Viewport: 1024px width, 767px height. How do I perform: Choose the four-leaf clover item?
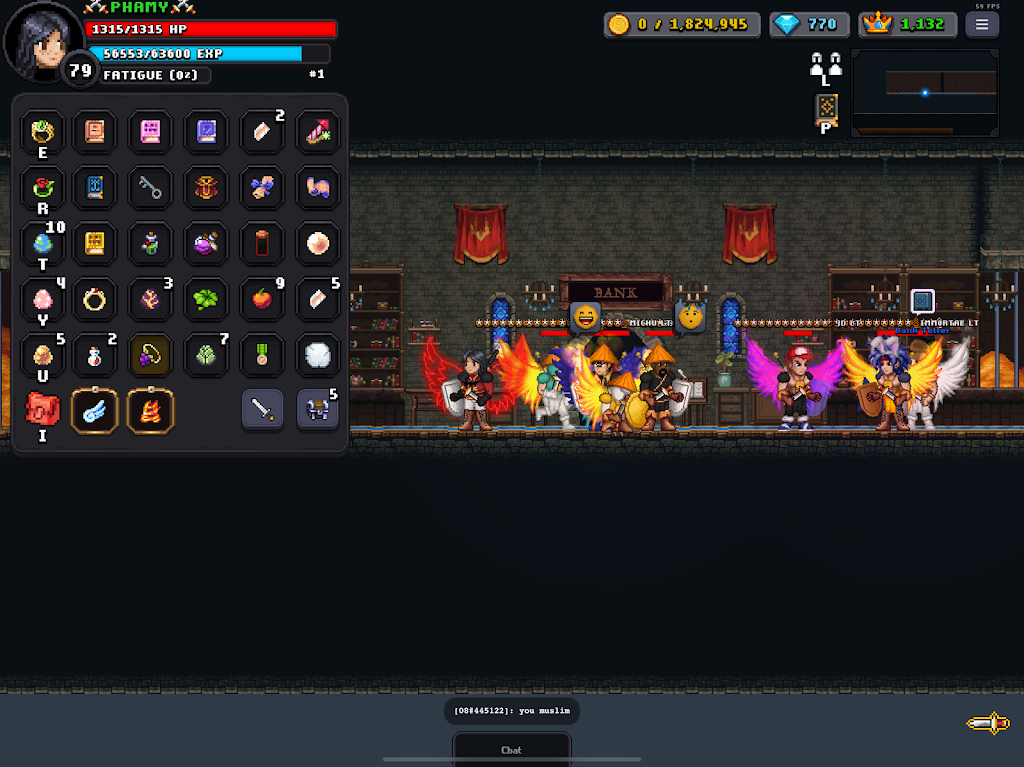(x=206, y=299)
